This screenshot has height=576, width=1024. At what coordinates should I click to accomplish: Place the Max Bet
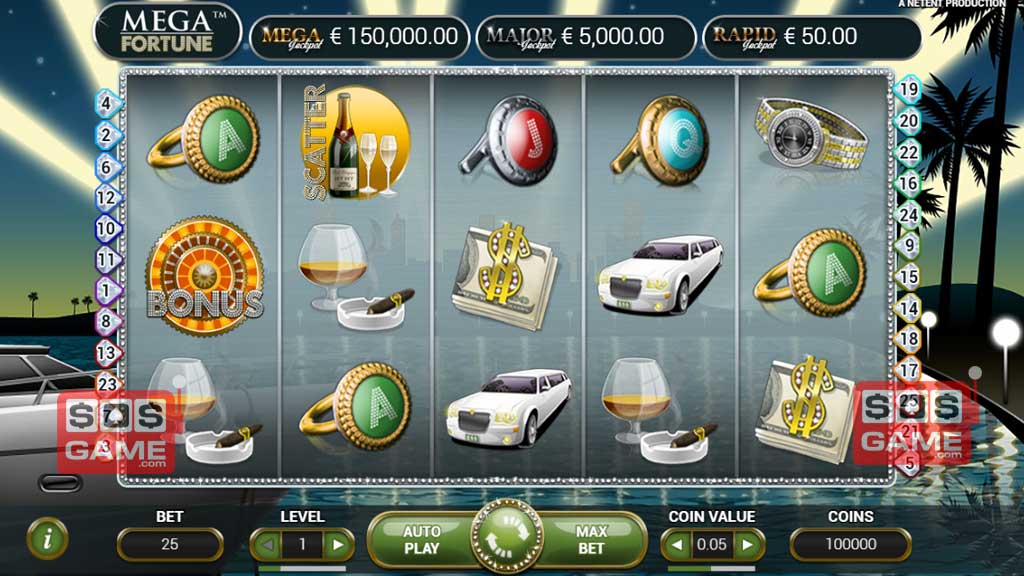tap(591, 541)
